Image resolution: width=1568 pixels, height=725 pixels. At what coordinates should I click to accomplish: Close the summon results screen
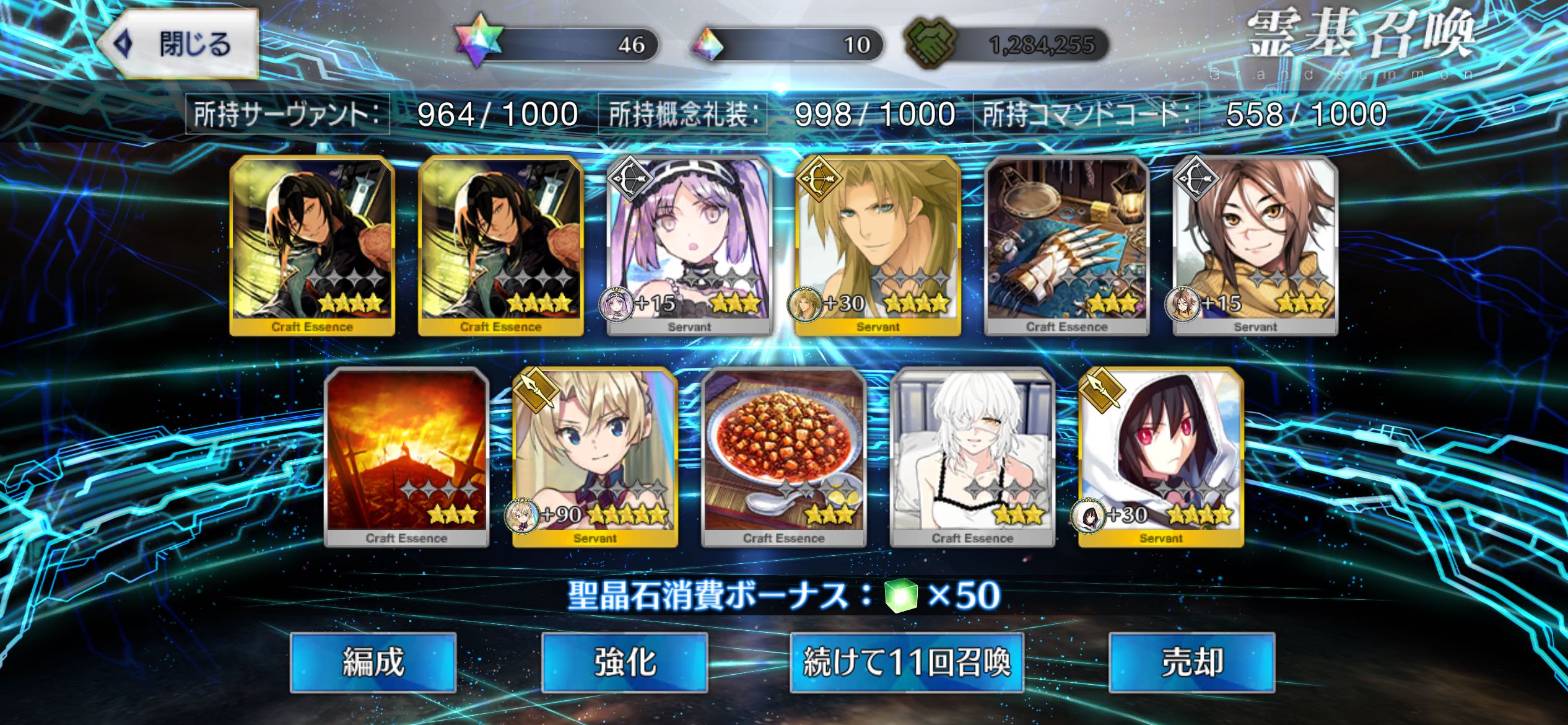pos(178,45)
